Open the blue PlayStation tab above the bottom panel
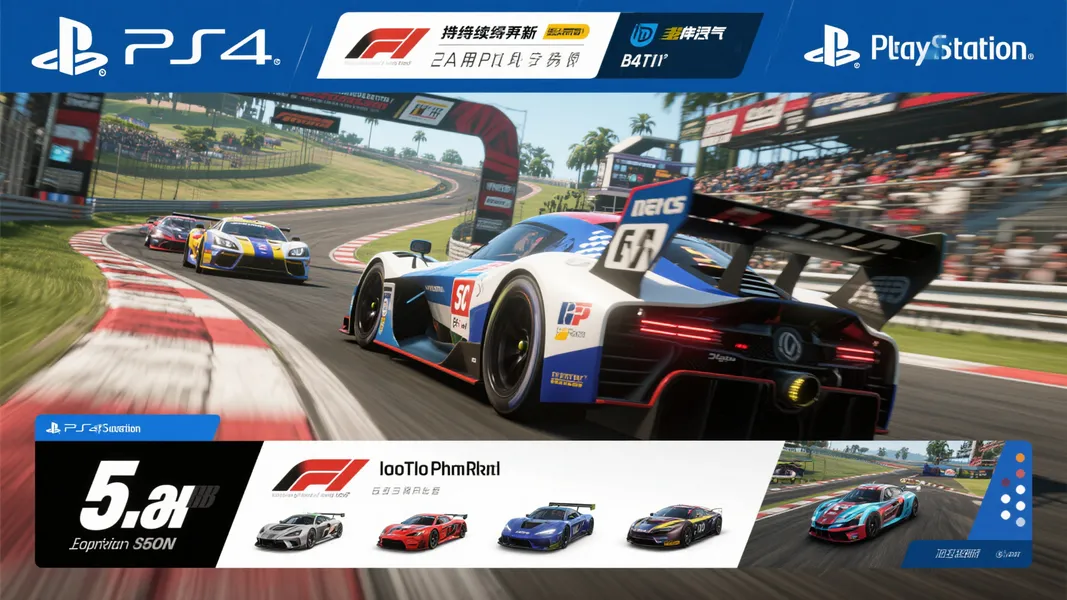Screen dimensions: 1067x600 126,427
